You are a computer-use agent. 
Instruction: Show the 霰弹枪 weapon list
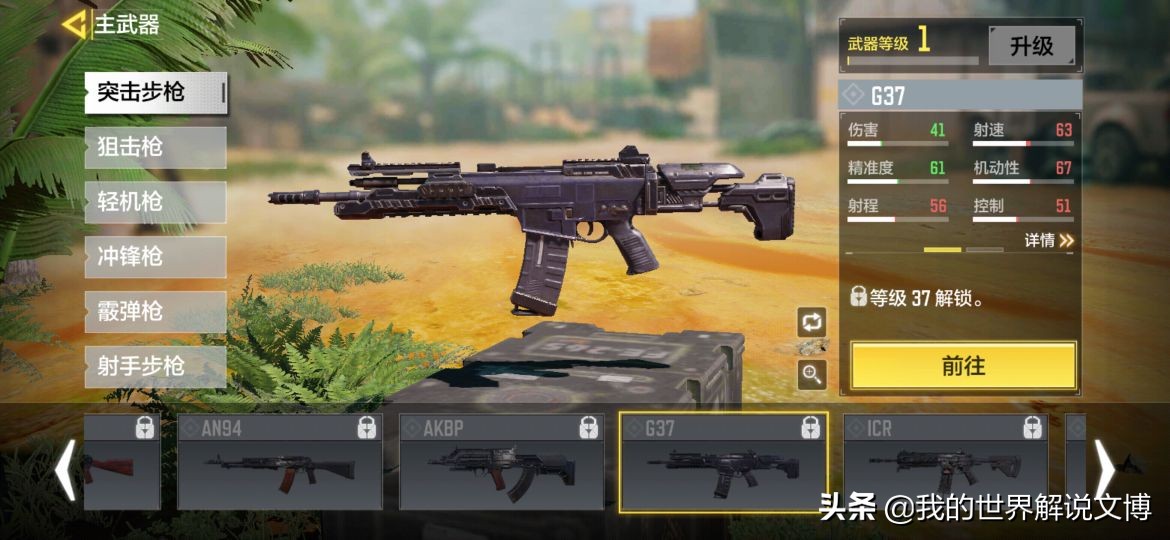click(155, 312)
